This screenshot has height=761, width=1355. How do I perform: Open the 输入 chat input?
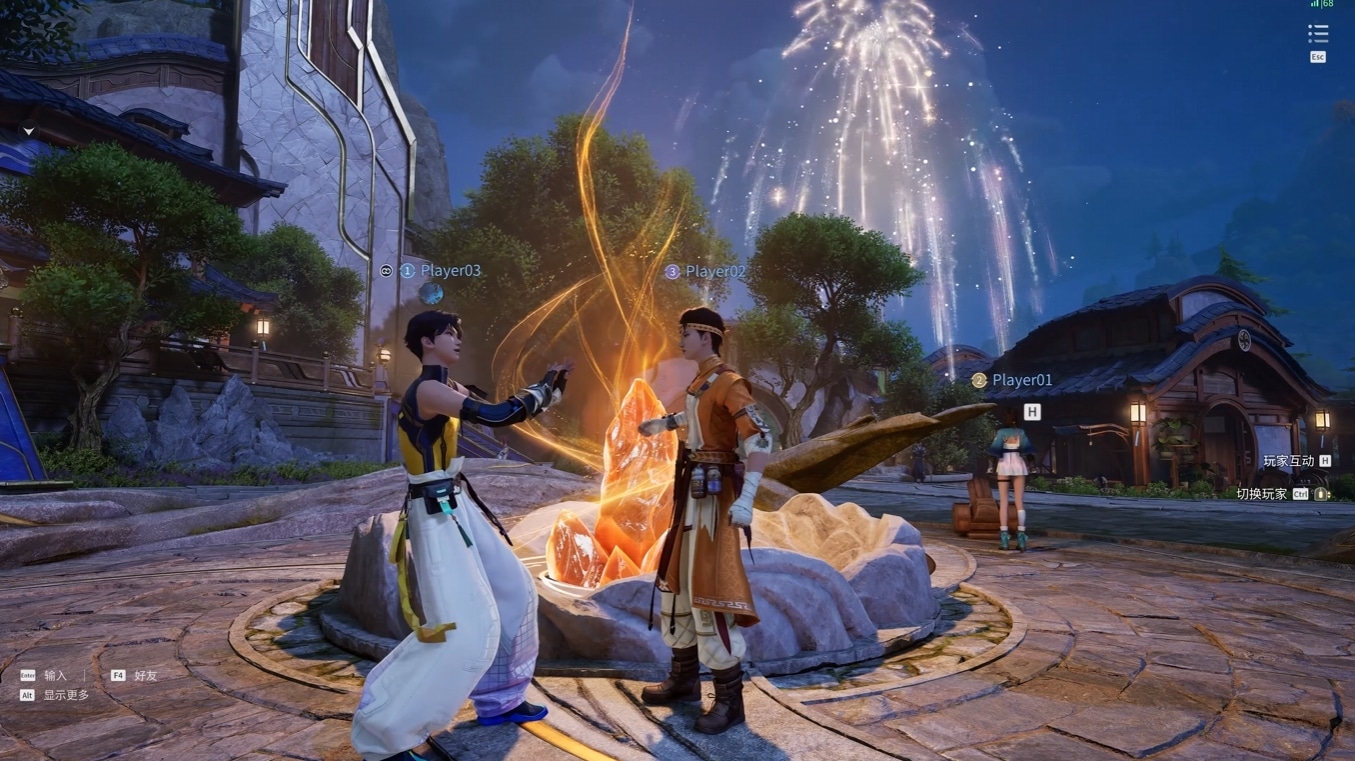(55, 675)
